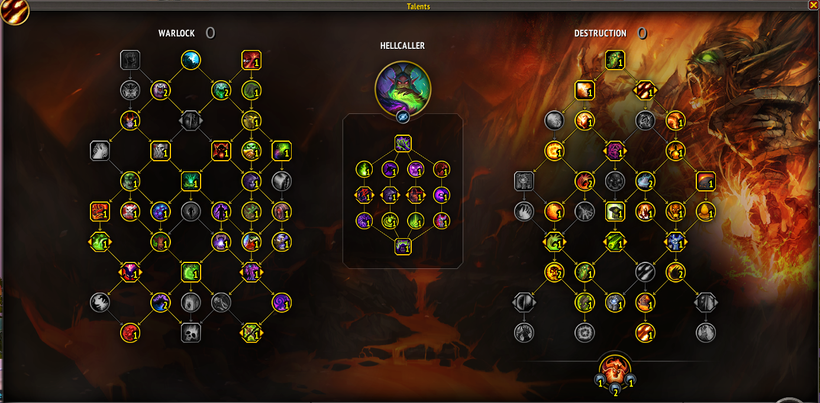Select the green talent atop Destruction tree
Viewport: 820px width, 403px height.
point(612,61)
